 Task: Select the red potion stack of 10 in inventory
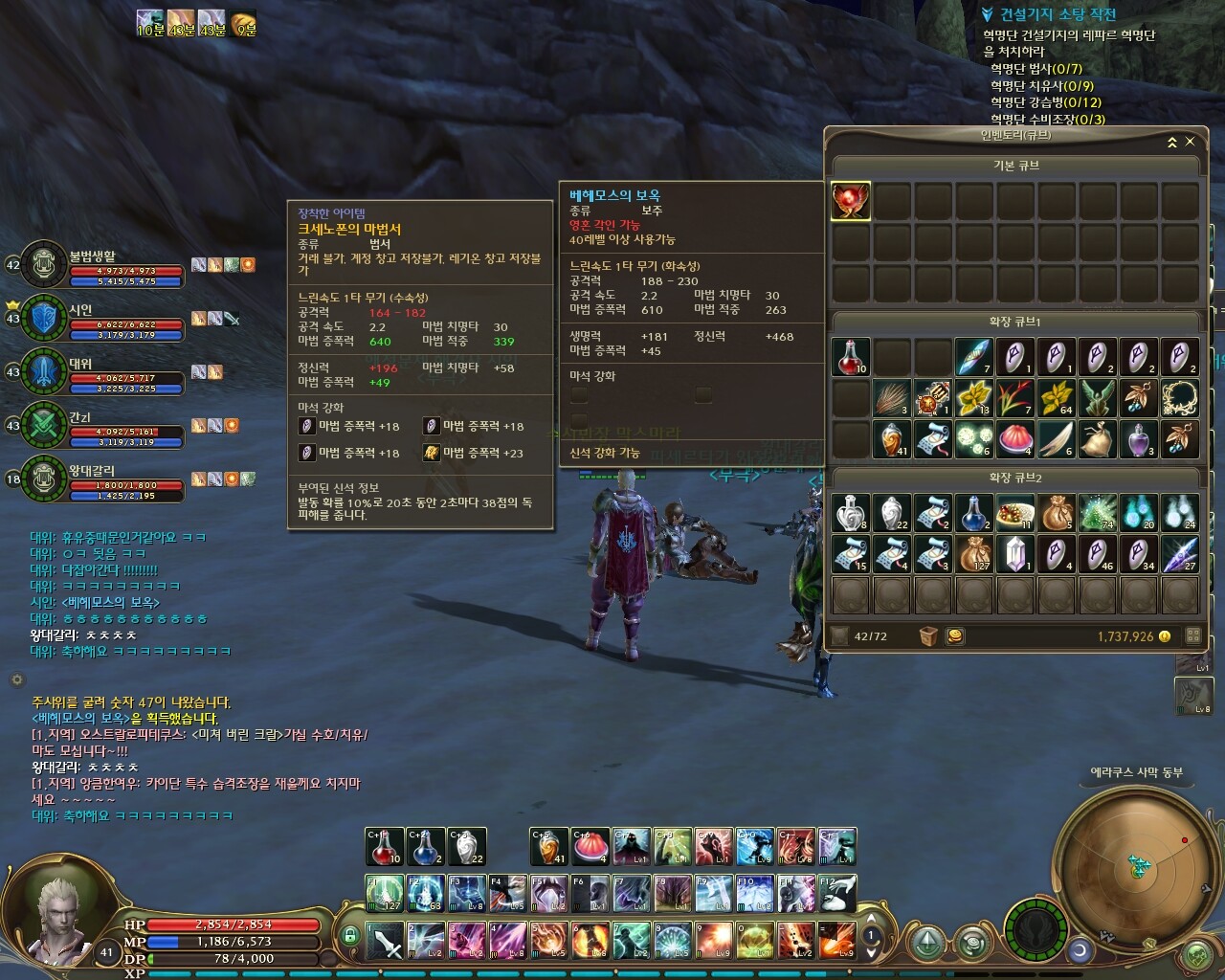pos(851,357)
